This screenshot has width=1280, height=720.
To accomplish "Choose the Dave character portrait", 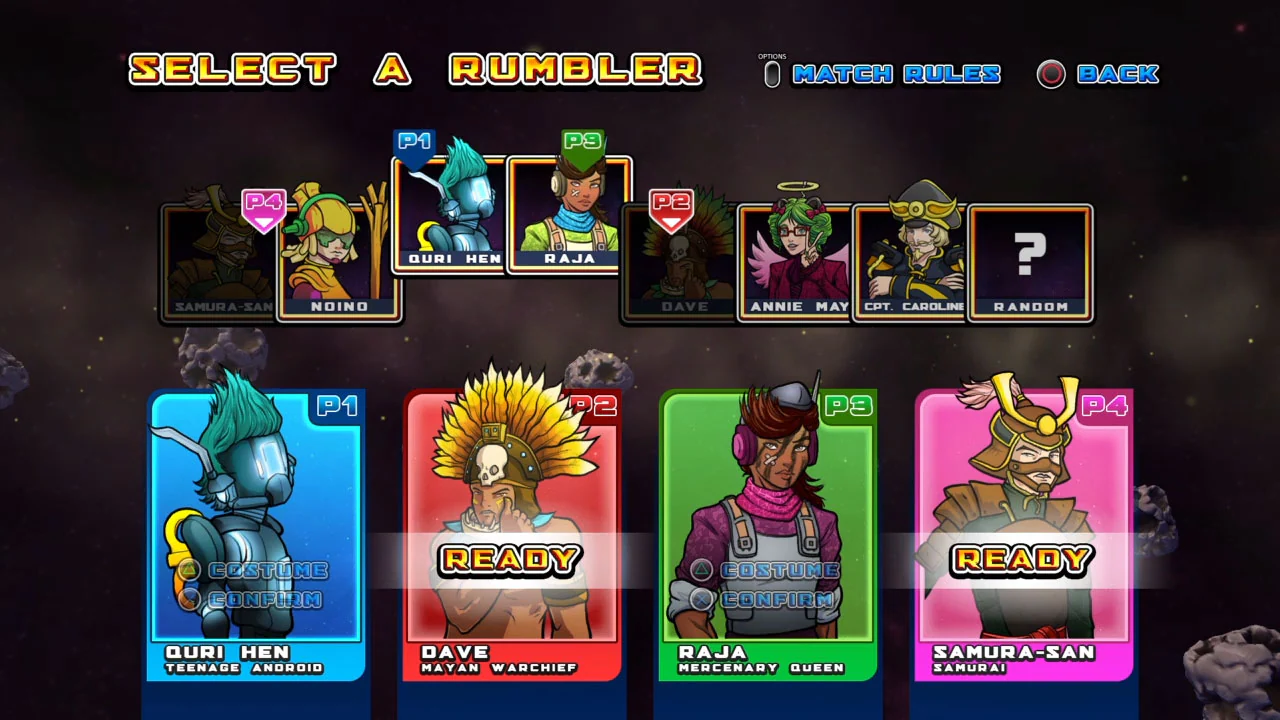I will click(x=680, y=260).
